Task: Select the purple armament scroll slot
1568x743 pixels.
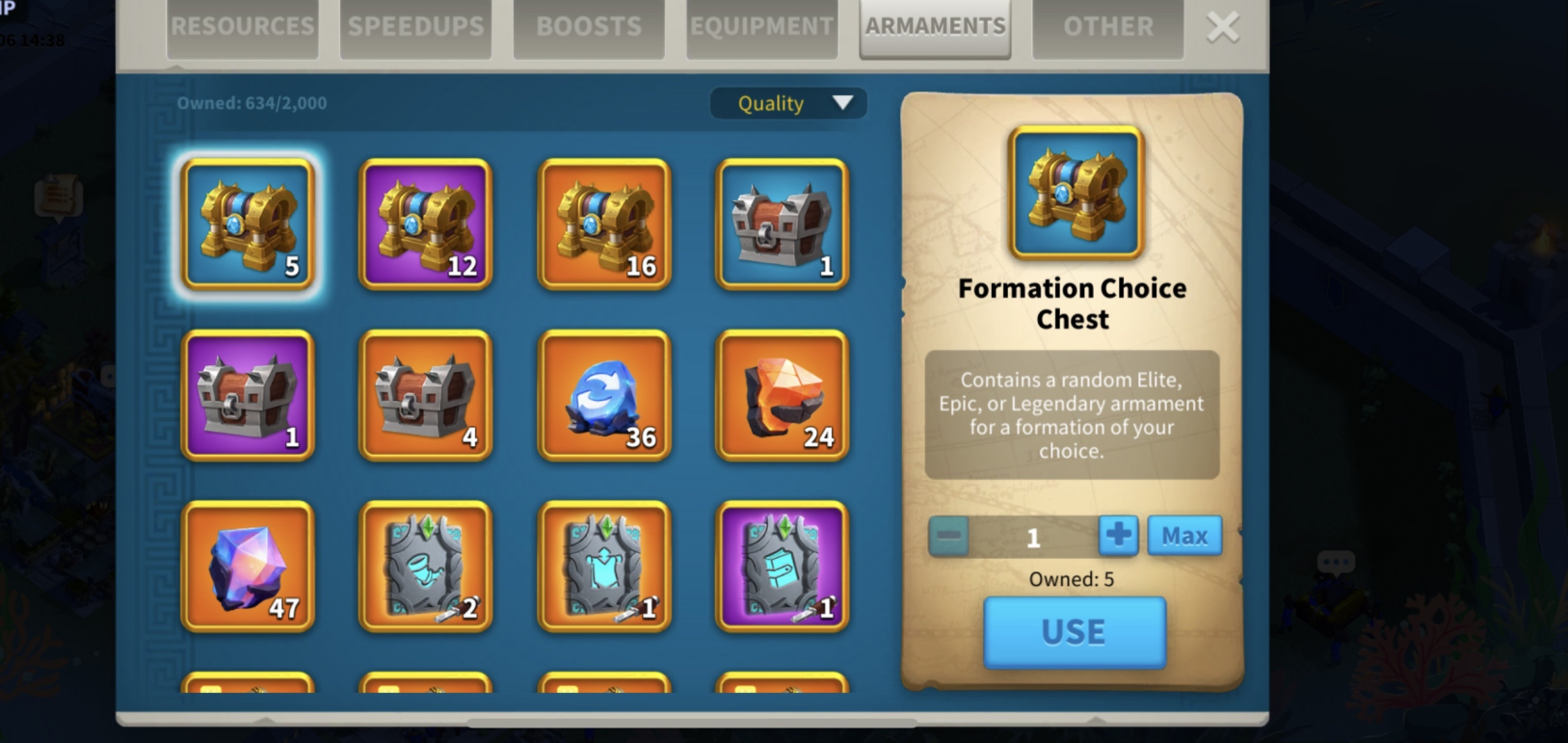Action: (783, 567)
